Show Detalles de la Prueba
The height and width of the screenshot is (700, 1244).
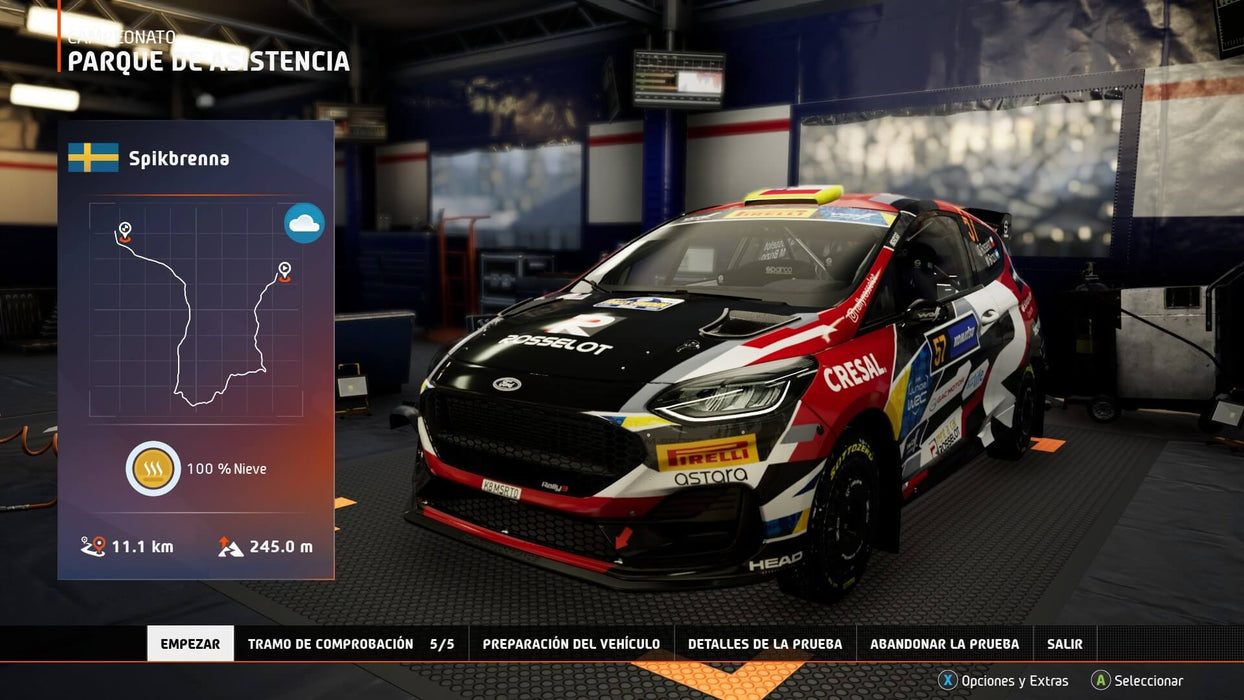tap(765, 644)
